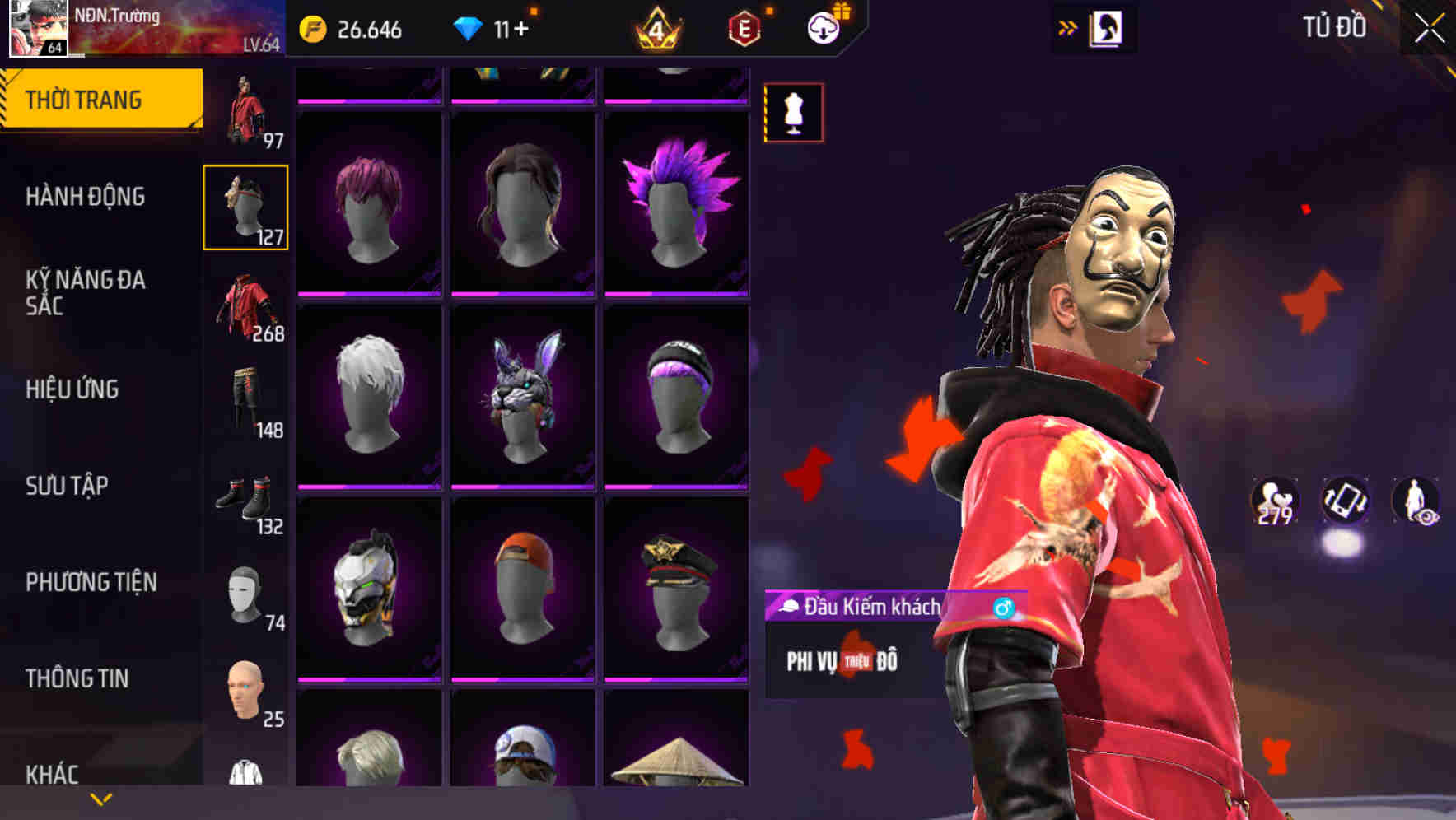Viewport: 1456px width, 820px height.
Task: Click the likes counter icon showing 279
Action: coord(1275,501)
